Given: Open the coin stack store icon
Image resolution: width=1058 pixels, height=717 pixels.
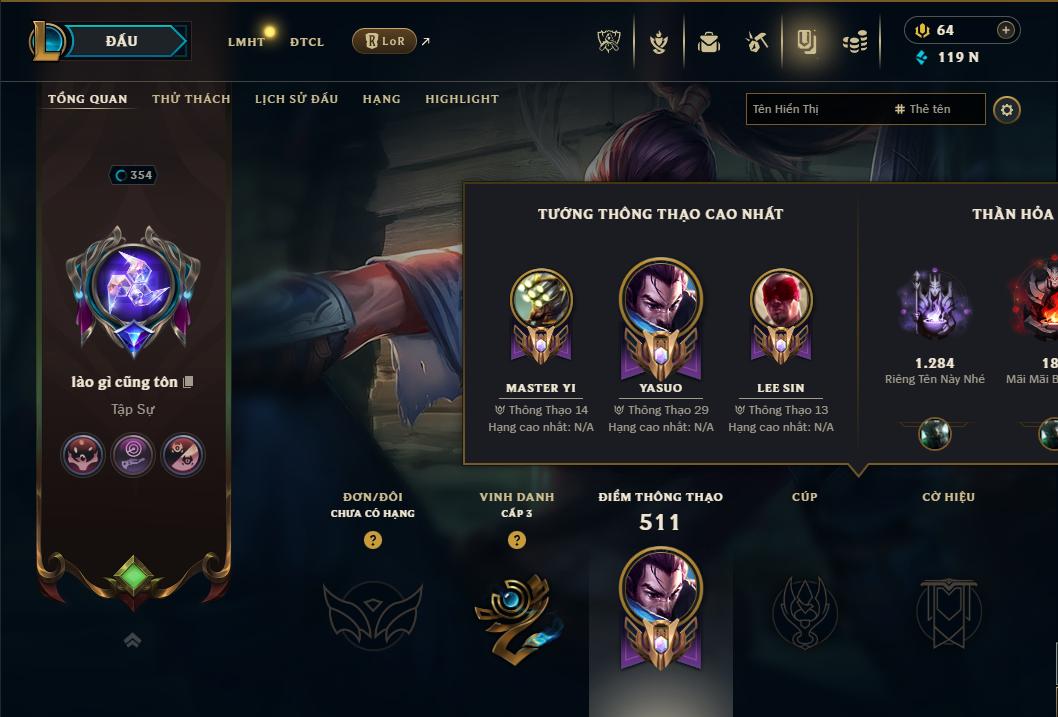Looking at the screenshot, I should coord(854,42).
